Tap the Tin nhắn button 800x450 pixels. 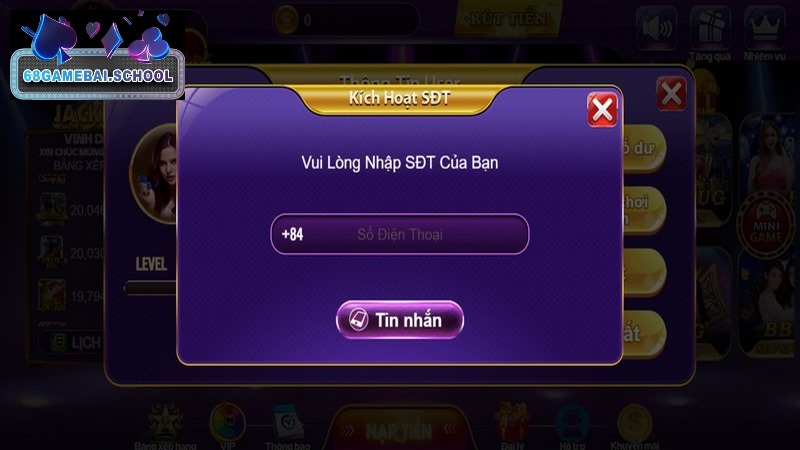pos(400,320)
